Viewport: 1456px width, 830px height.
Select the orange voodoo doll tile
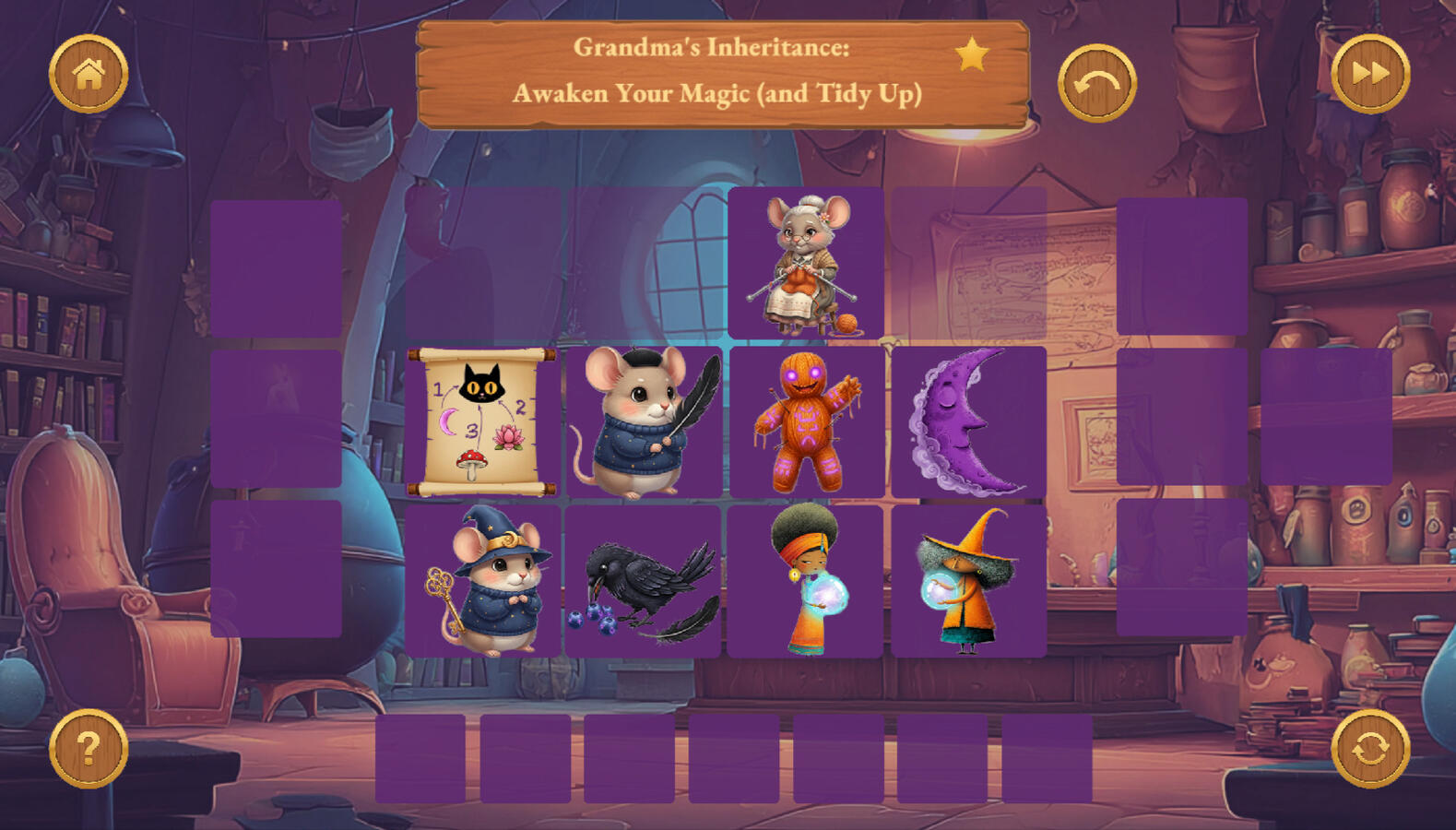click(x=806, y=423)
